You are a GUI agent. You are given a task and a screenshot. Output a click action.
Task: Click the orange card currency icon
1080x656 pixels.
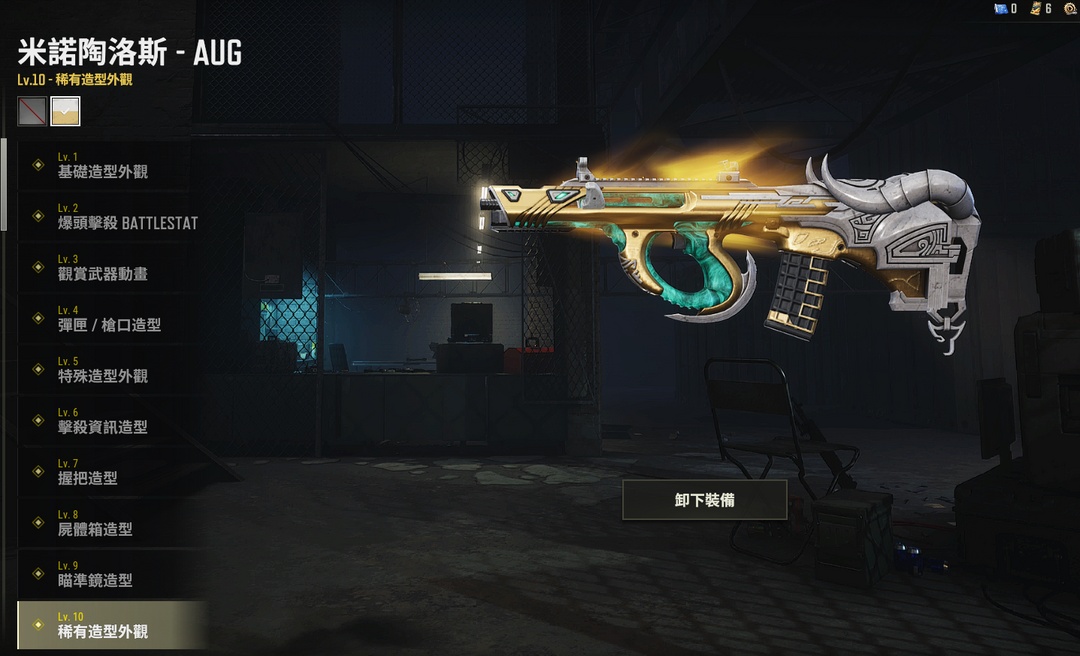(x=1034, y=9)
